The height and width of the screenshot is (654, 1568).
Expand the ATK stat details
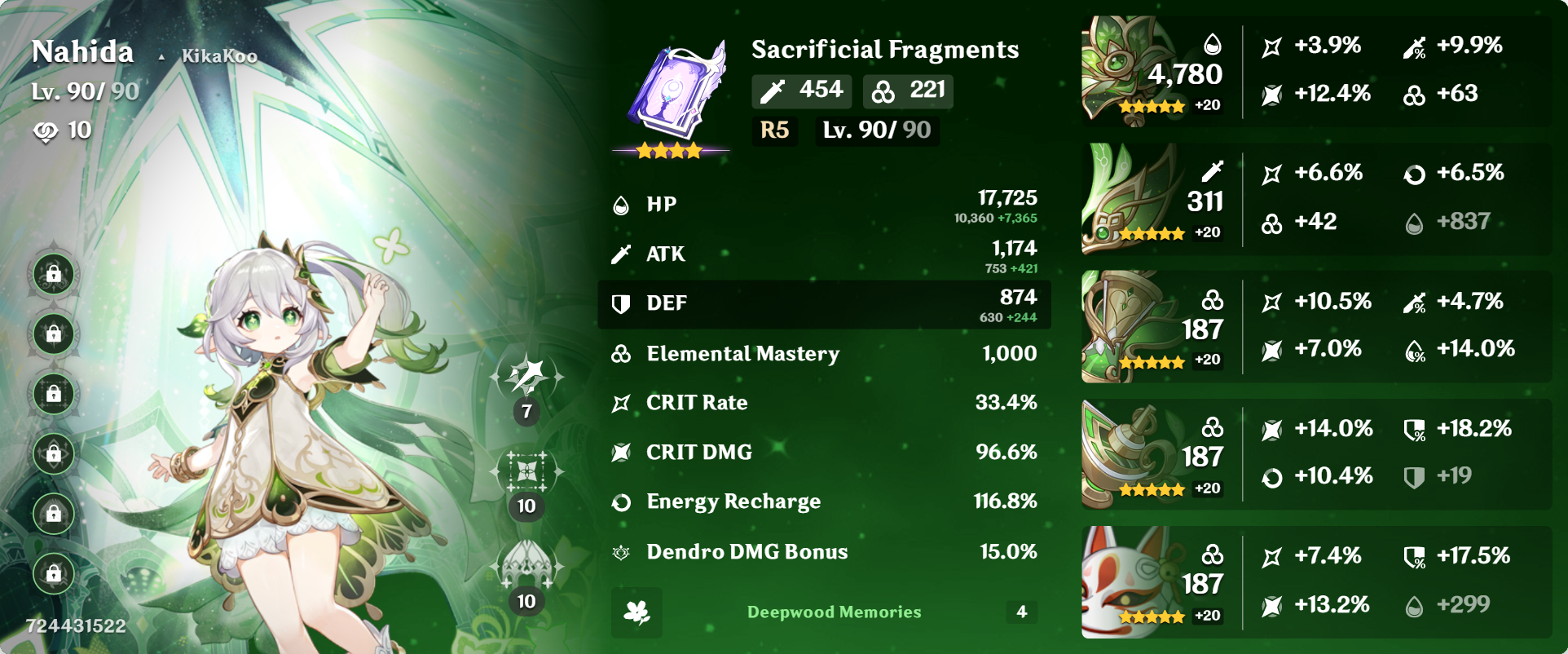825,254
